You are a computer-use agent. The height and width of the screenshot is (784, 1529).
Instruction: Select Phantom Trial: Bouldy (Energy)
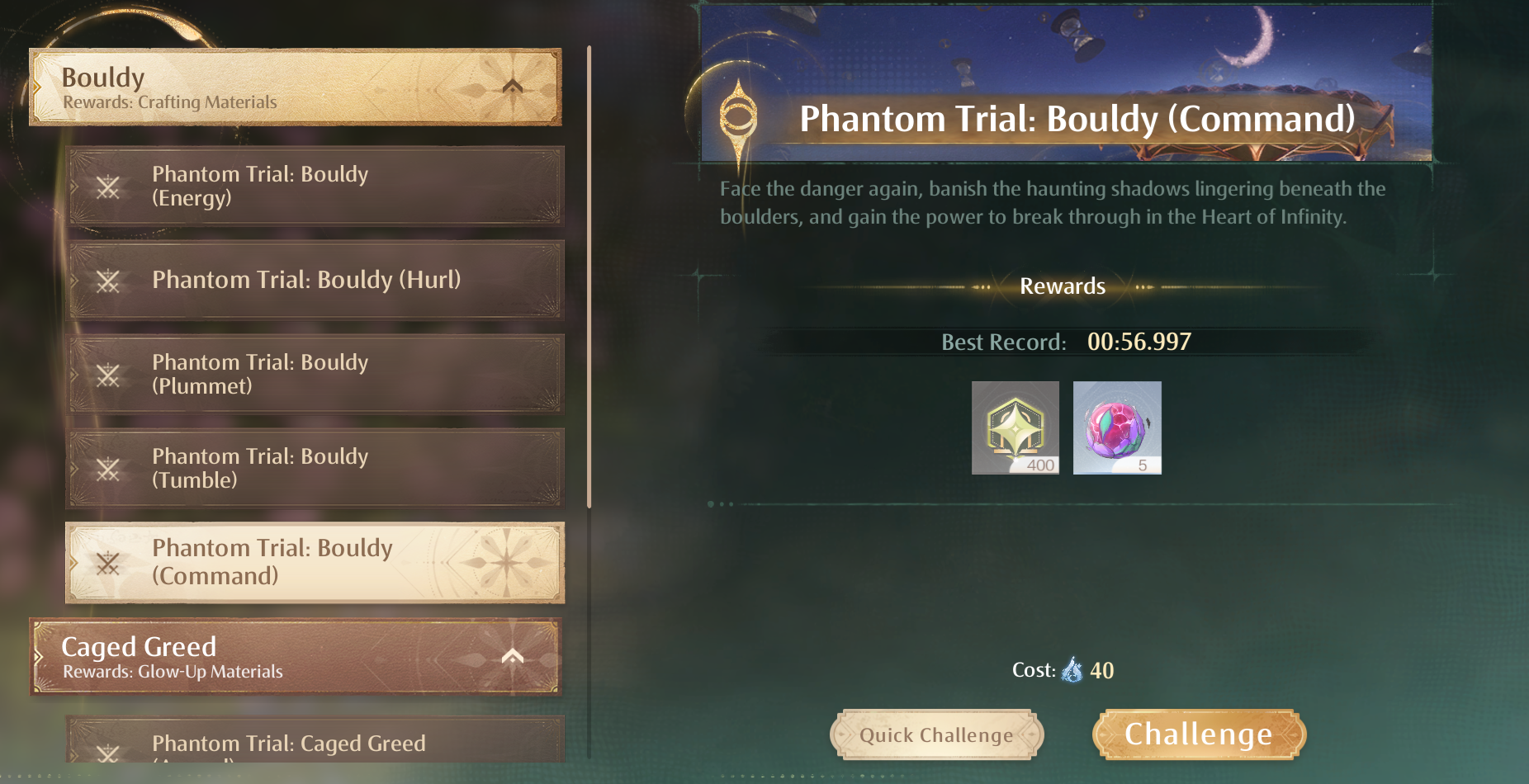(315, 187)
